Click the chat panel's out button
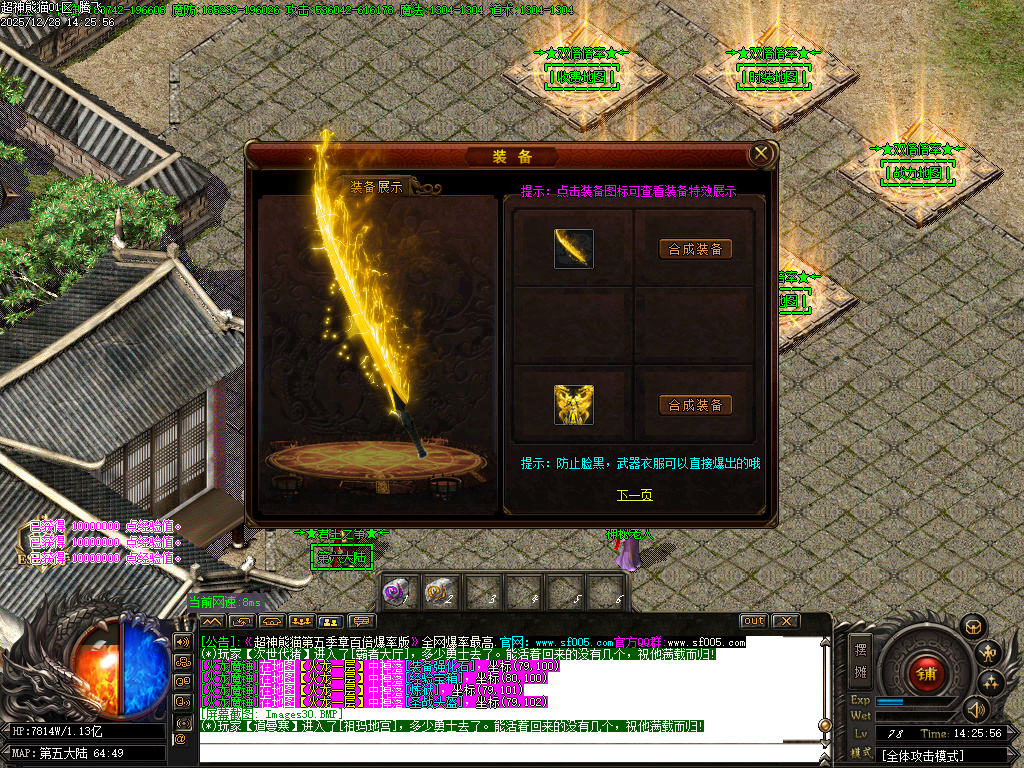1024x768 pixels. (x=753, y=621)
